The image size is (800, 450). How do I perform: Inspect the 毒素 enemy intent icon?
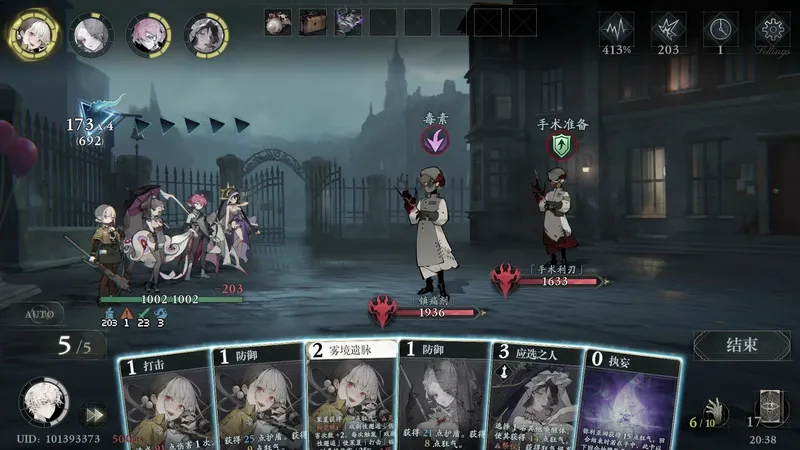[434, 142]
